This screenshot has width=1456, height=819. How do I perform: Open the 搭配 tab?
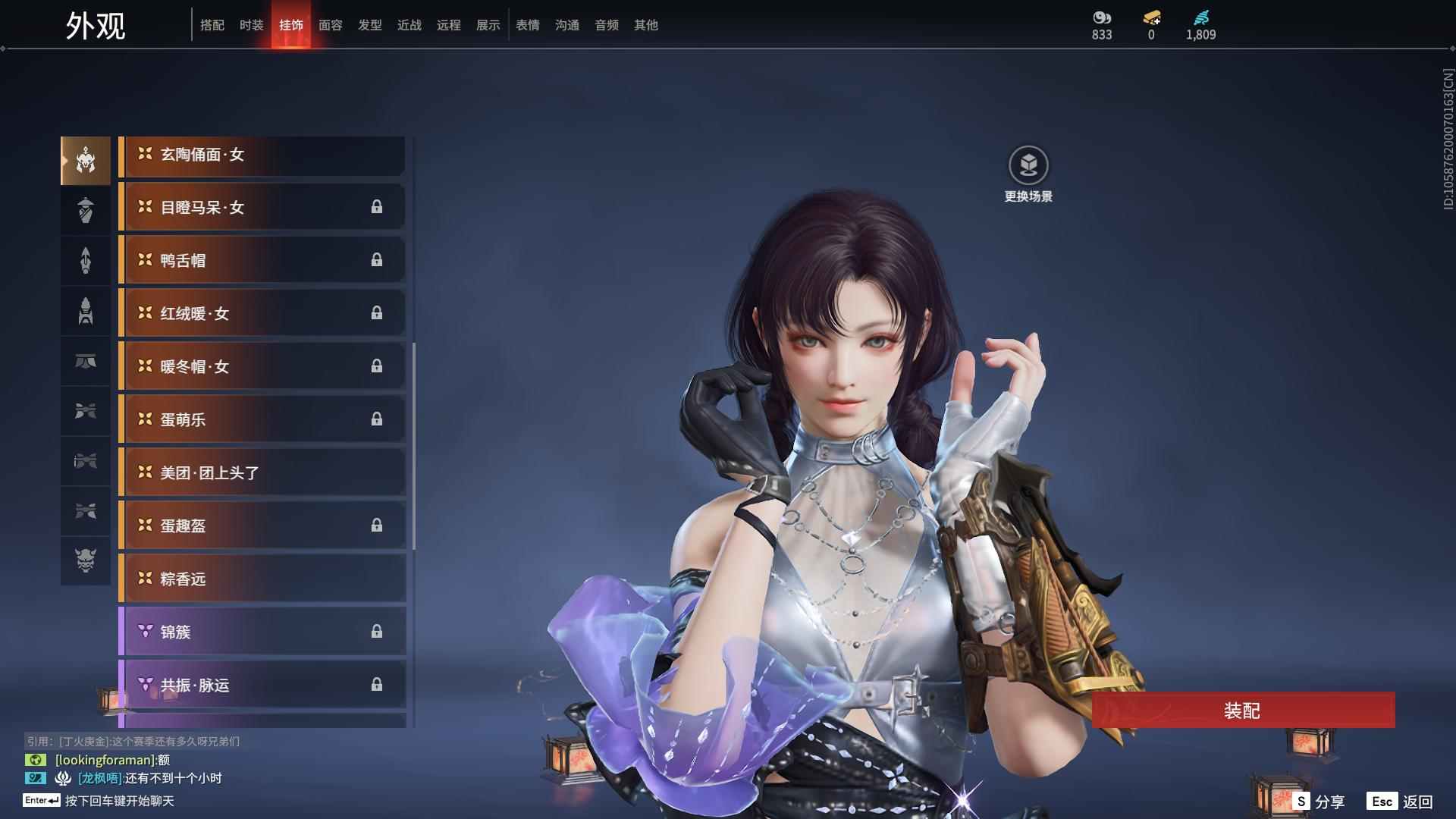(x=212, y=25)
